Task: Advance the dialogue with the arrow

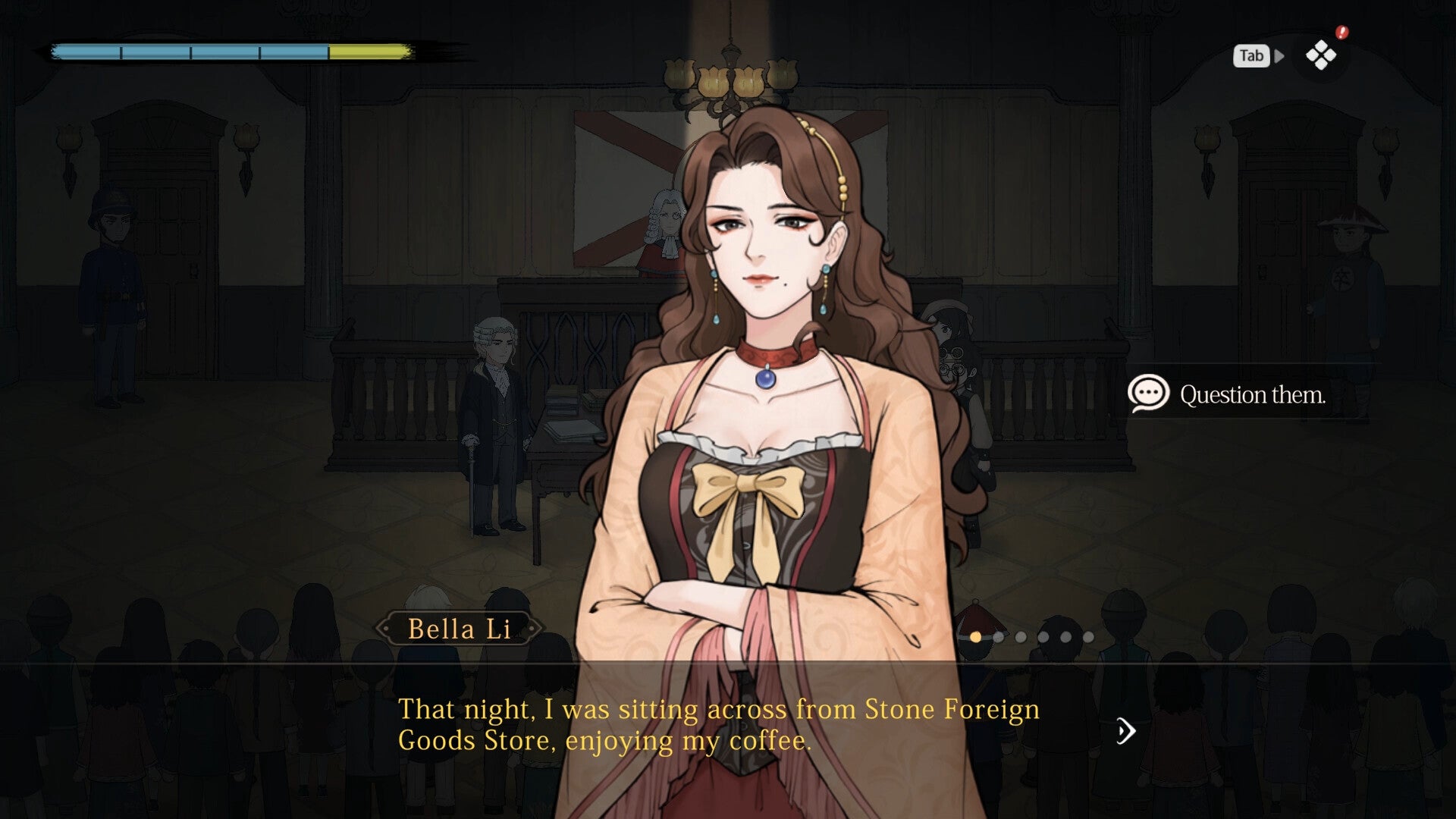Action: (1126, 731)
